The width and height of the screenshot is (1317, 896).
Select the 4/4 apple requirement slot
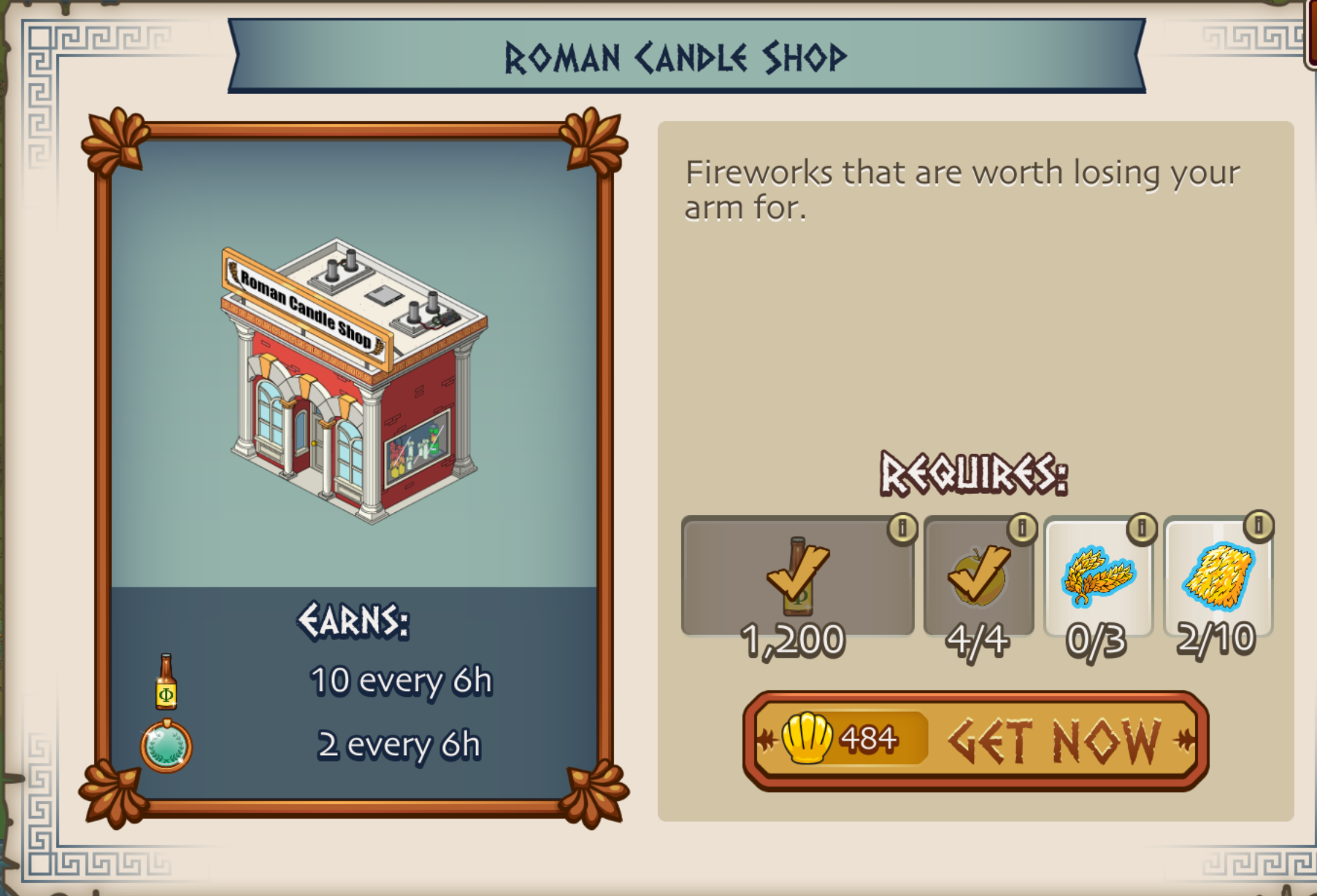(x=978, y=577)
